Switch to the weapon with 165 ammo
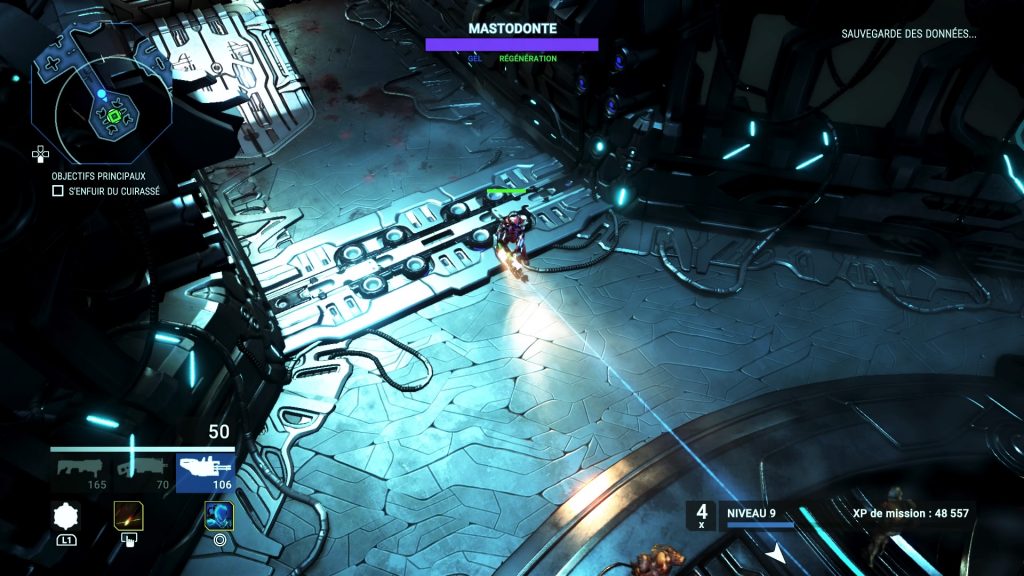Image resolution: width=1024 pixels, height=576 pixels. (82, 472)
